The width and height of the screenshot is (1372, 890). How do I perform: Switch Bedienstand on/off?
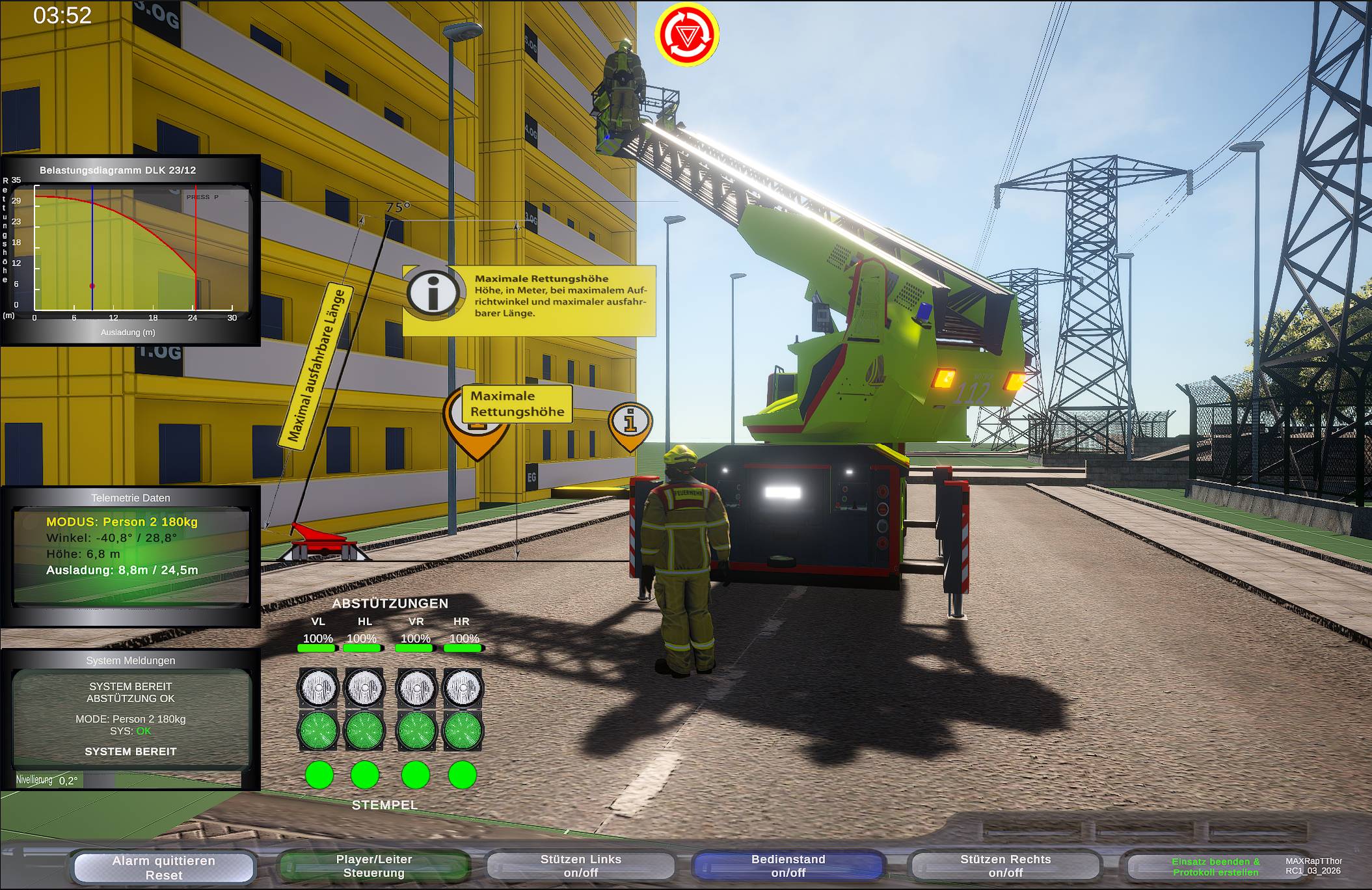788,866
